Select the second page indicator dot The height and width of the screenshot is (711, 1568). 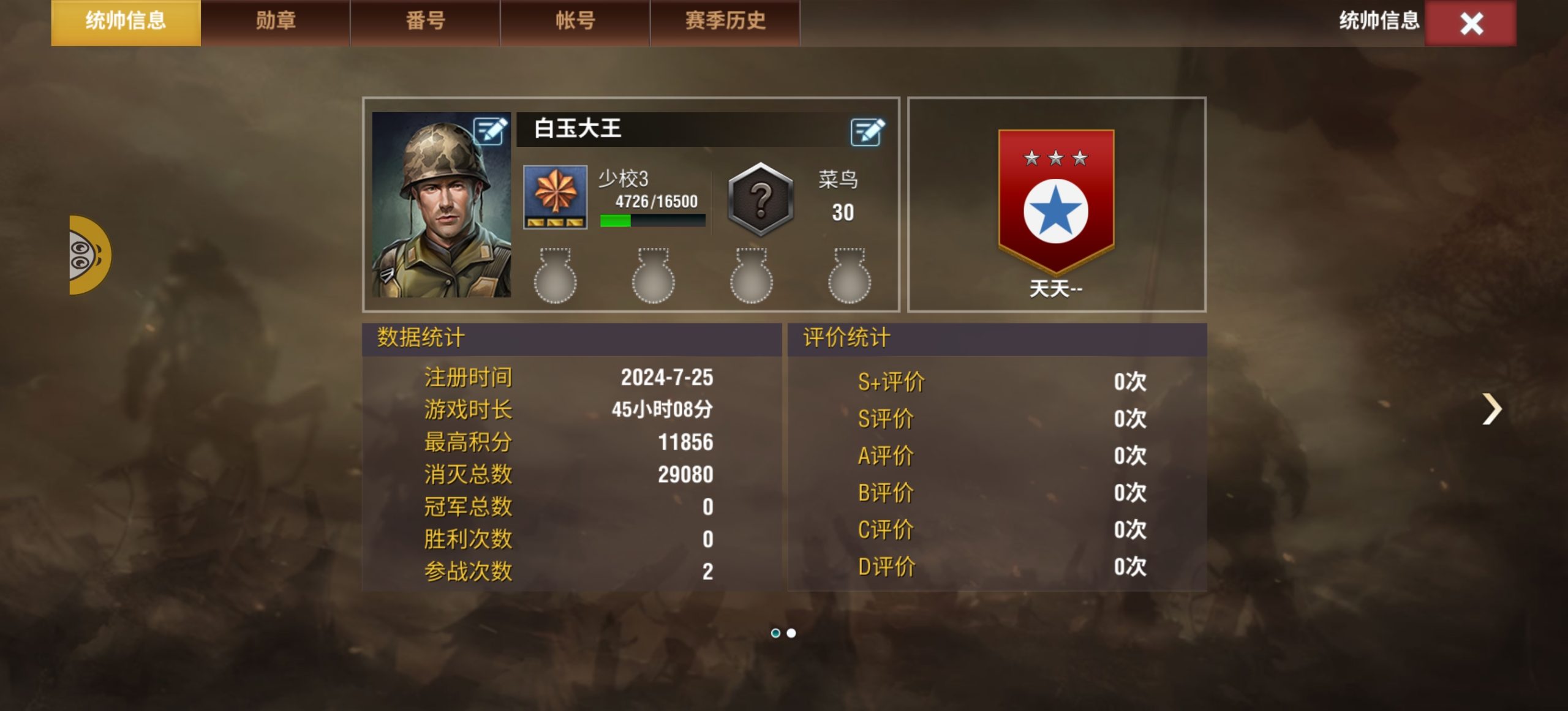point(792,634)
